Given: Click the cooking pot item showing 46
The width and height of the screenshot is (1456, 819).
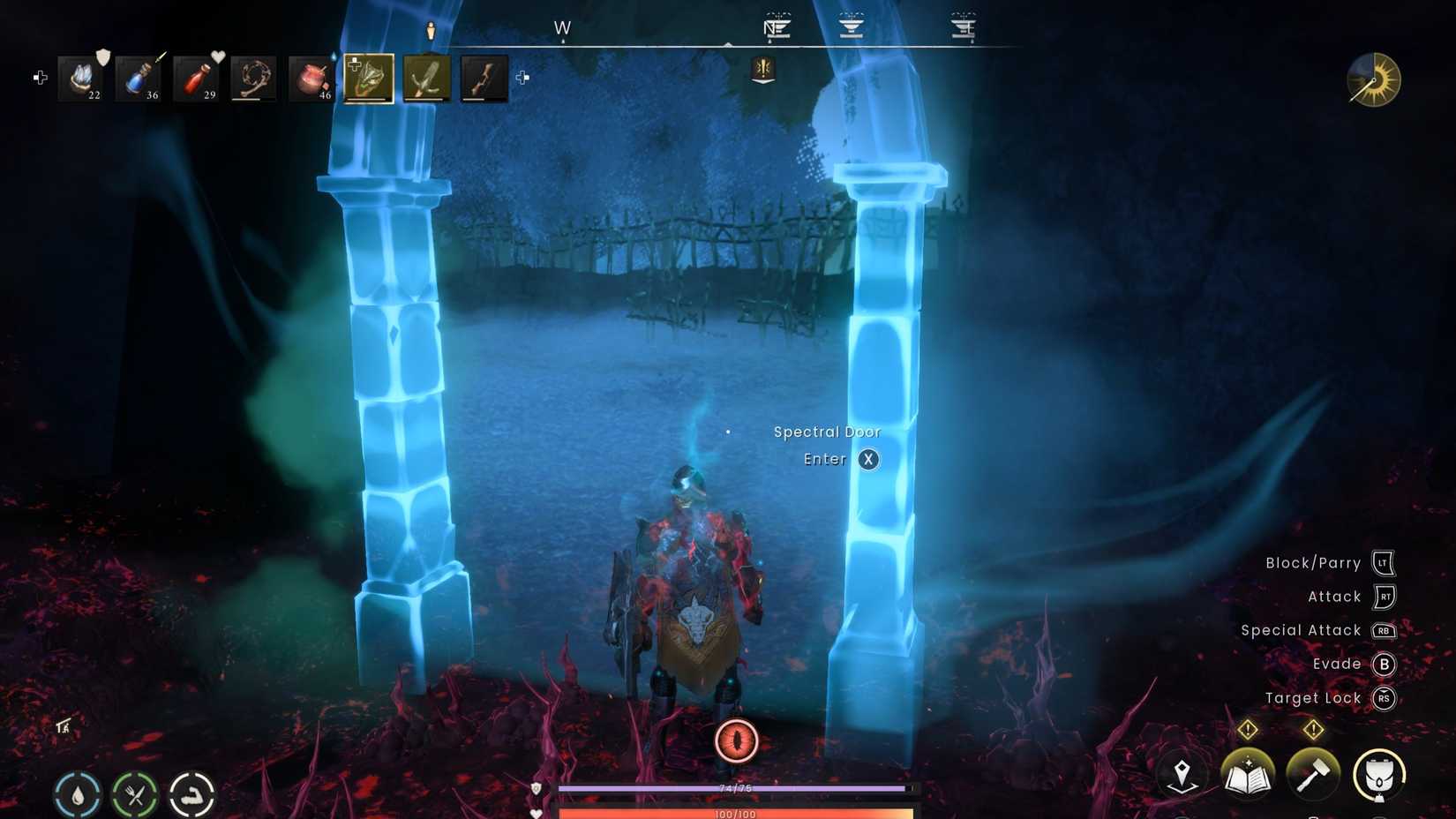Looking at the screenshot, I should tap(309, 77).
